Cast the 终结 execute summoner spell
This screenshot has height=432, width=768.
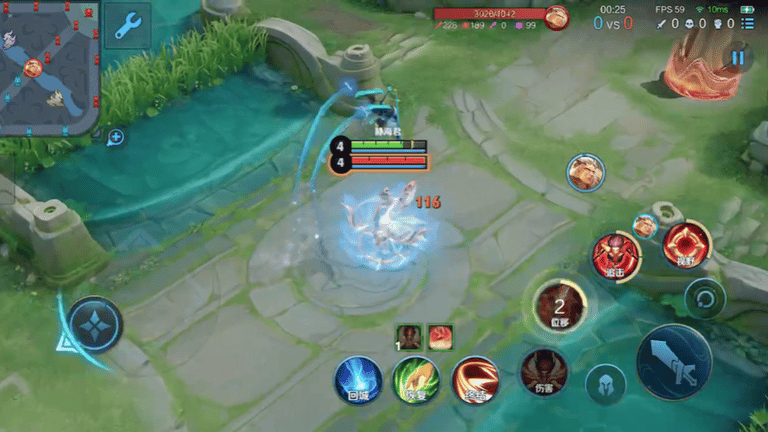coord(475,380)
